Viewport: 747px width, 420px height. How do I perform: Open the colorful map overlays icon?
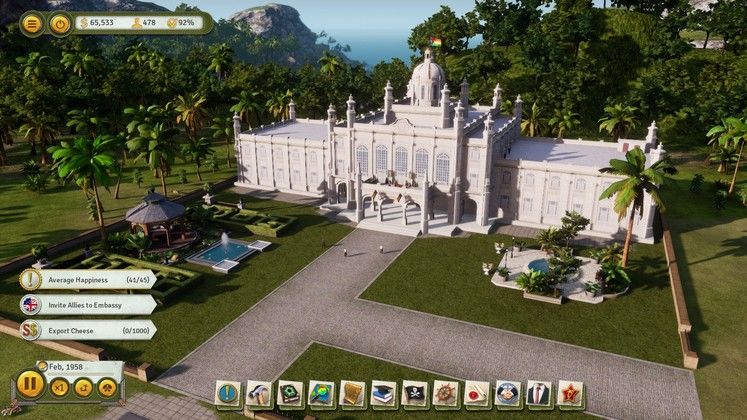[x=321, y=393]
